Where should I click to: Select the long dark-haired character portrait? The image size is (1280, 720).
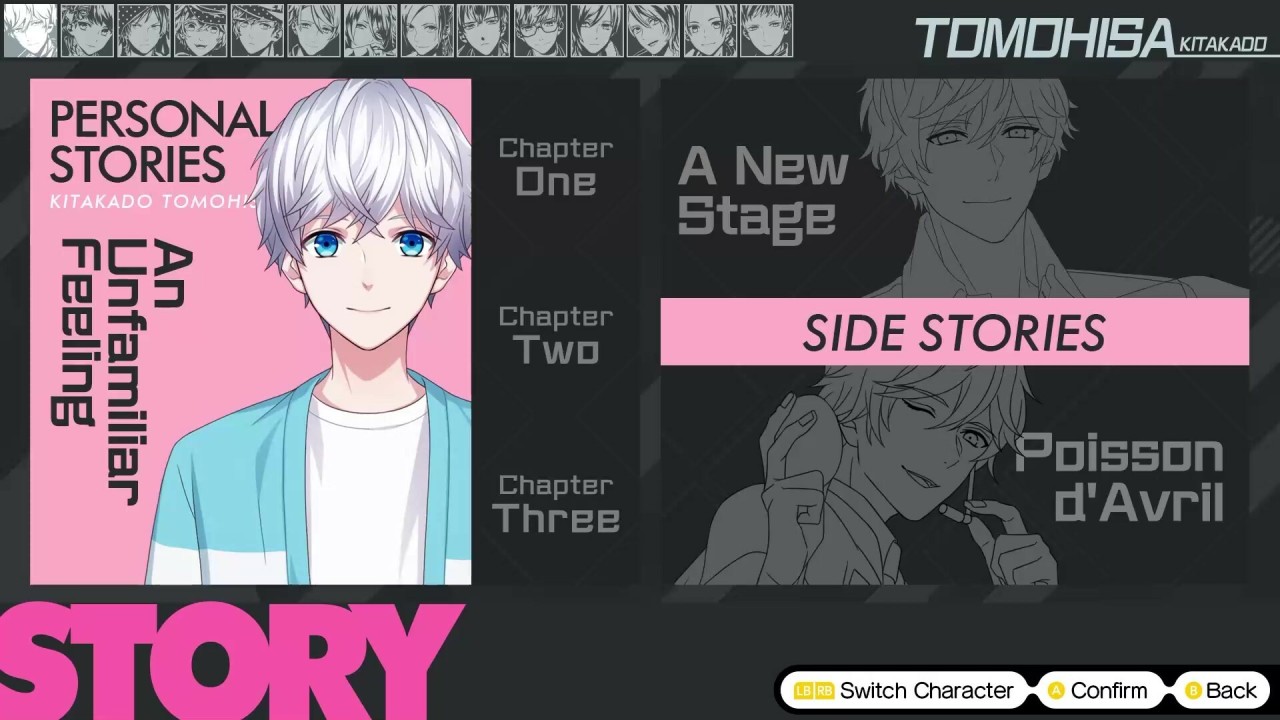pyautogui.click(x=370, y=31)
